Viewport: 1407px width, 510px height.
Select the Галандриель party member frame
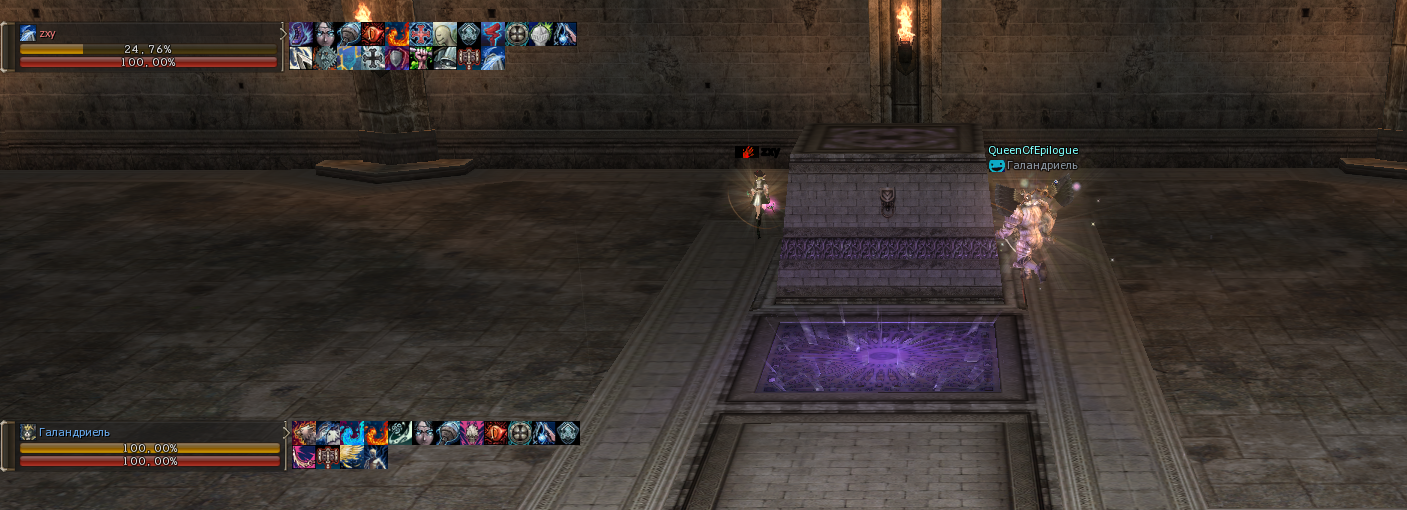tap(148, 446)
